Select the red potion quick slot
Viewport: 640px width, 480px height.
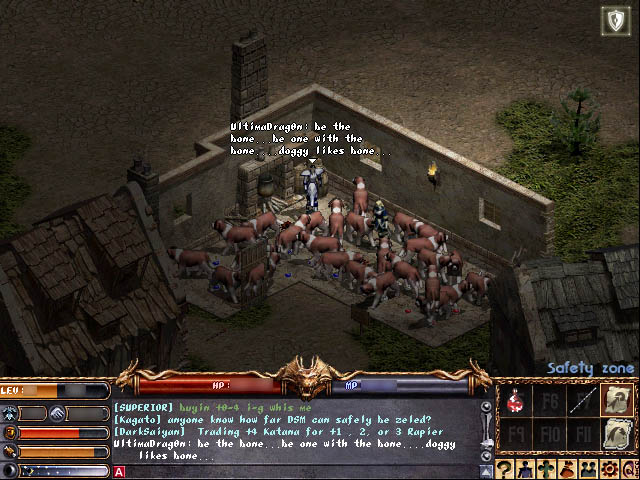515,402
